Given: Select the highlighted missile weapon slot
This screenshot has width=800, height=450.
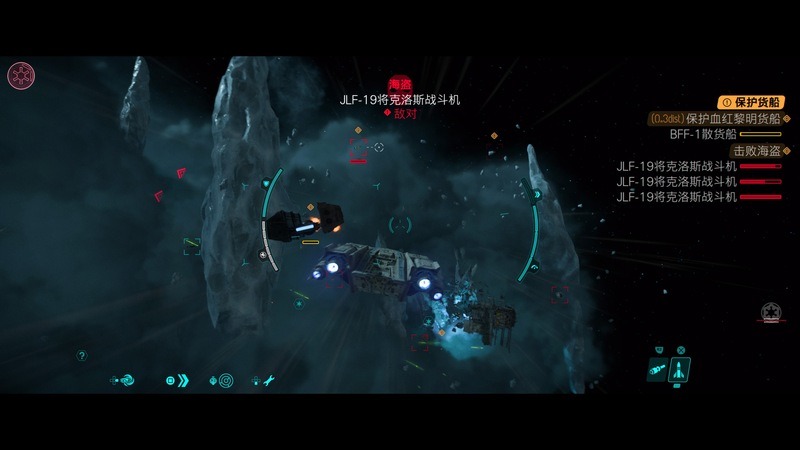Looking at the screenshot, I should coord(680,369).
